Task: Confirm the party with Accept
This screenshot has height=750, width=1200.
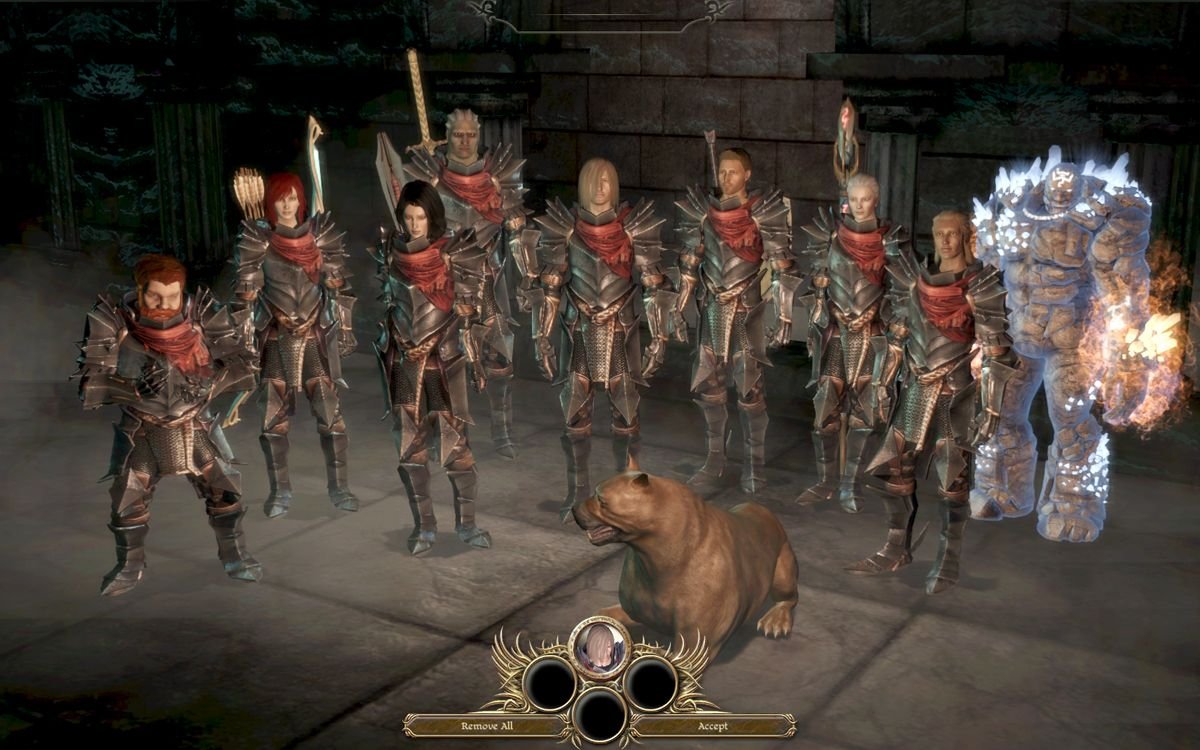Action: click(712, 726)
